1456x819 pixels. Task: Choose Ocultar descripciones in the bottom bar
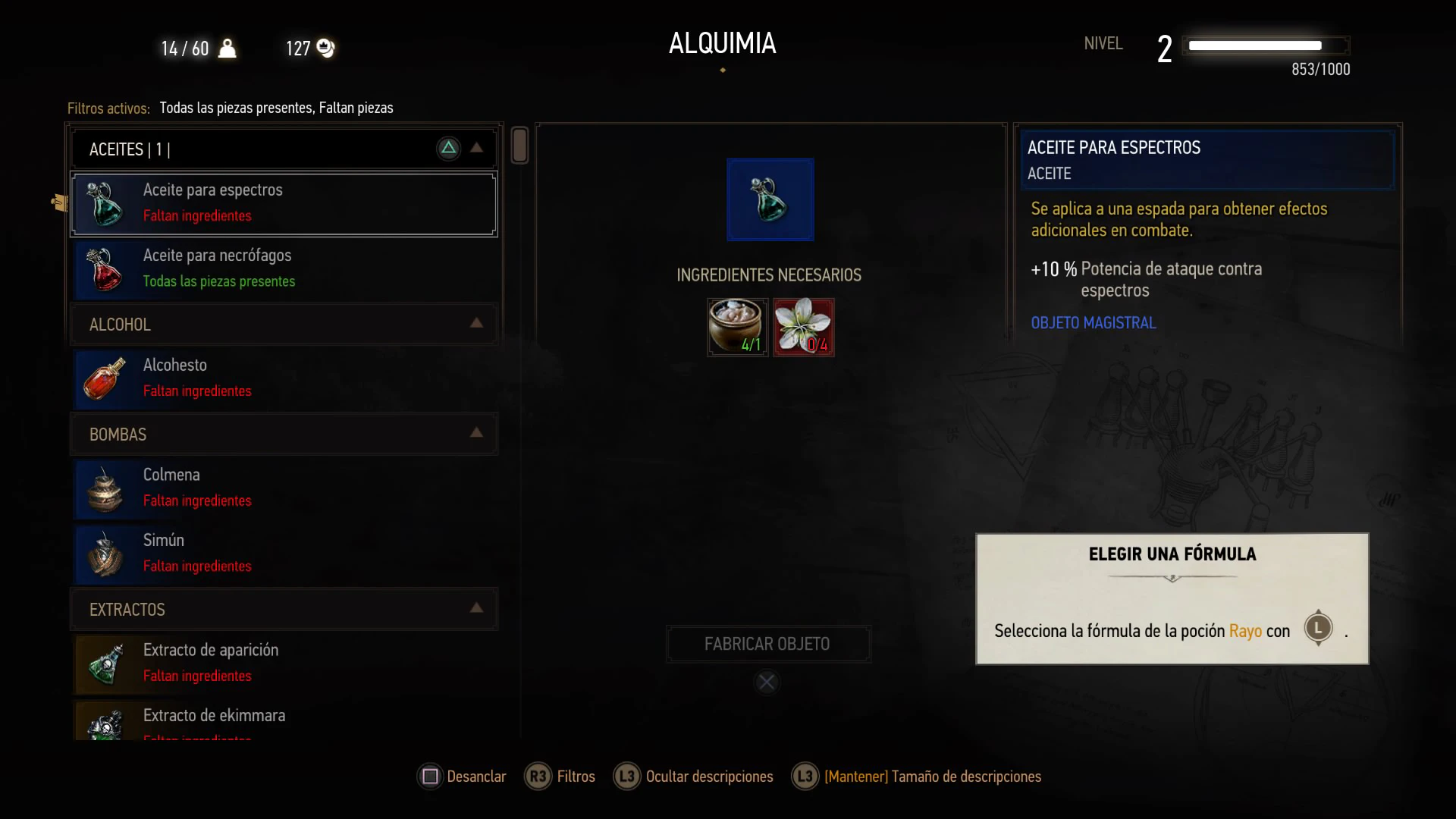pyautogui.click(x=694, y=777)
